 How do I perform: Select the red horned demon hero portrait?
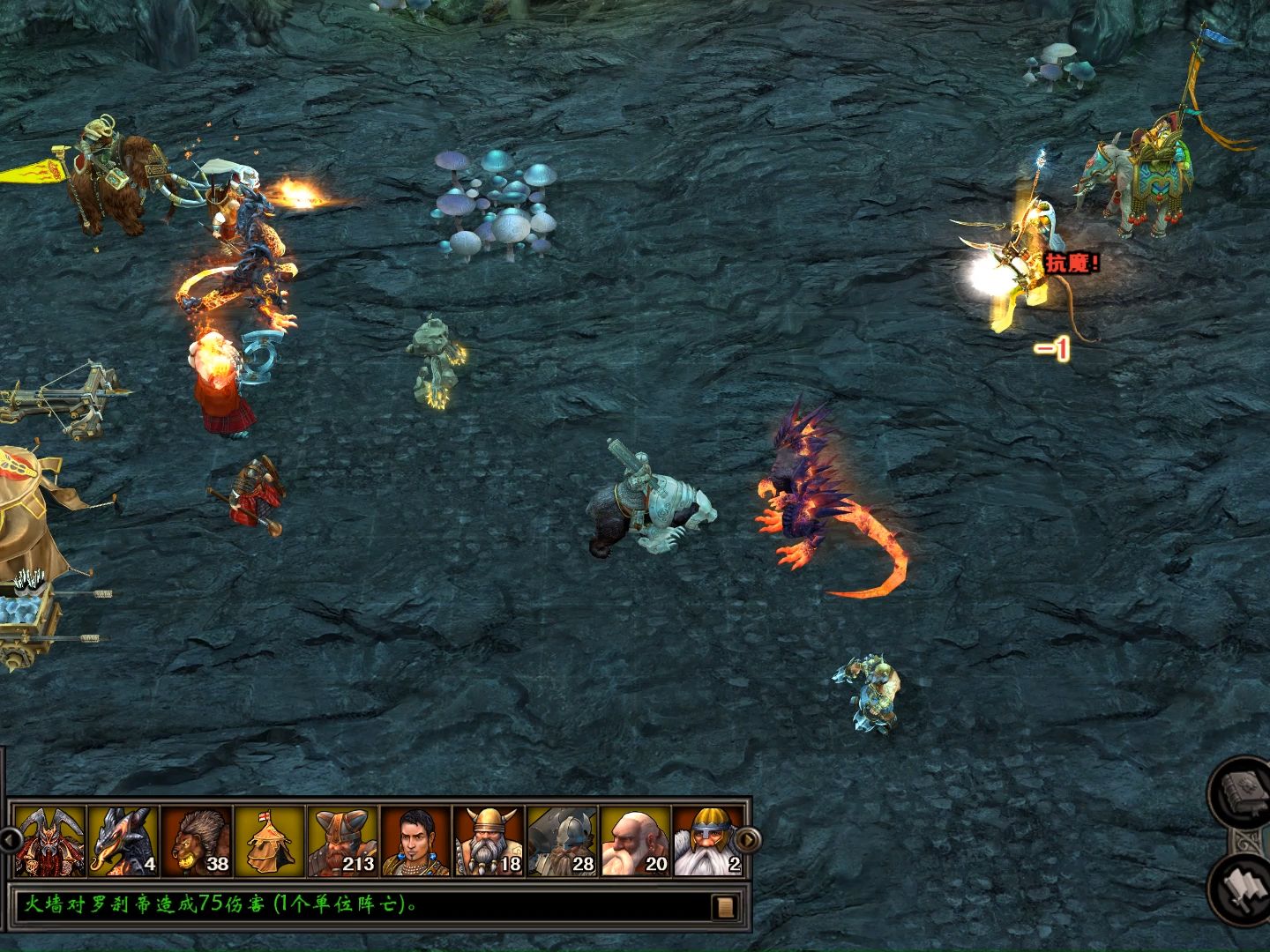pyautogui.click(x=50, y=840)
